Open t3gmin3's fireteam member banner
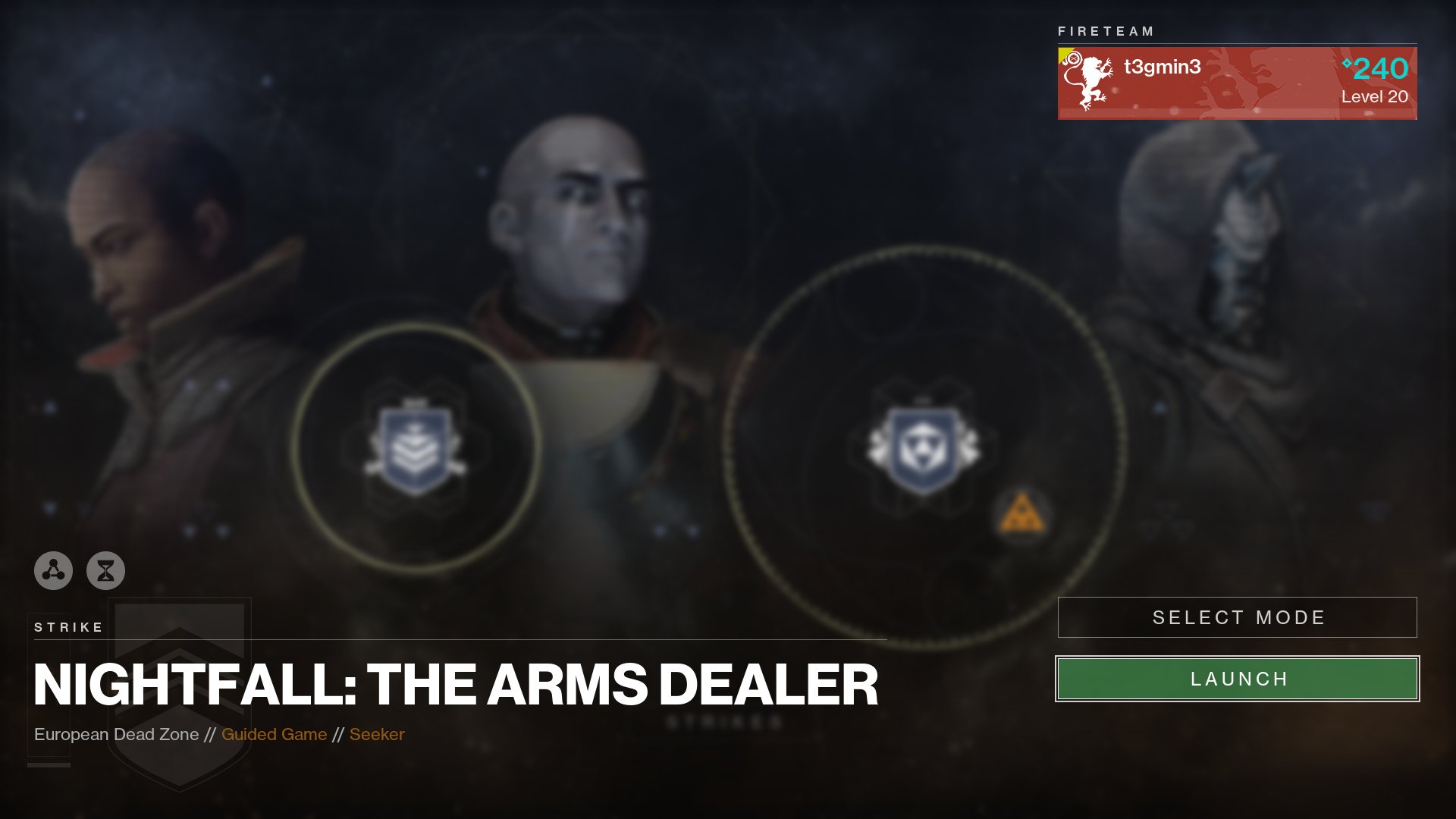1456x819 pixels. coord(1236,81)
